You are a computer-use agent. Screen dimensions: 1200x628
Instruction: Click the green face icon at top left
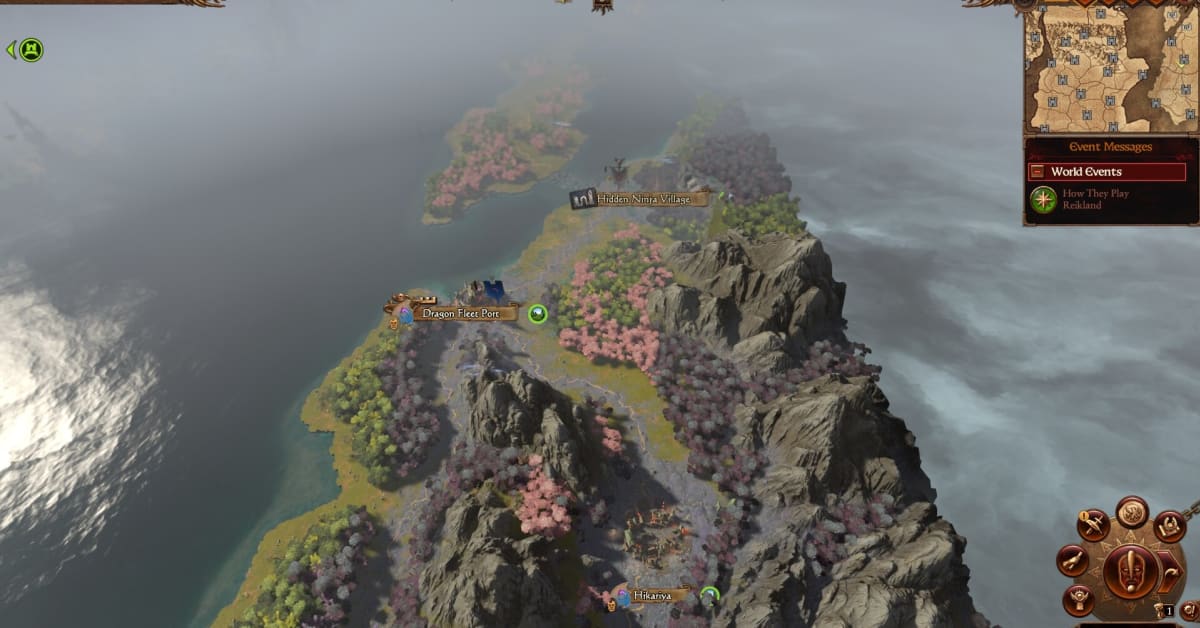tap(31, 49)
